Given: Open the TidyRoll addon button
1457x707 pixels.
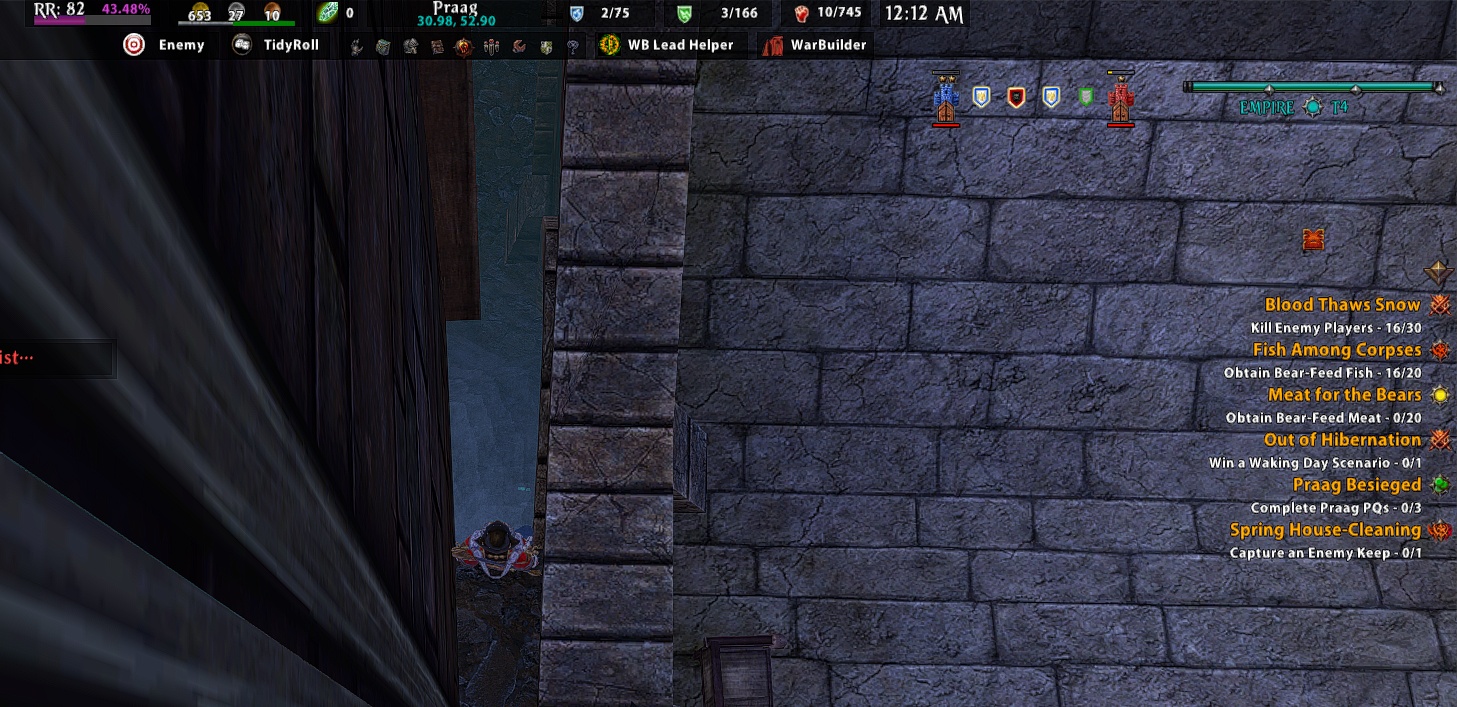Looking at the screenshot, I should click(x=275, y=45).
